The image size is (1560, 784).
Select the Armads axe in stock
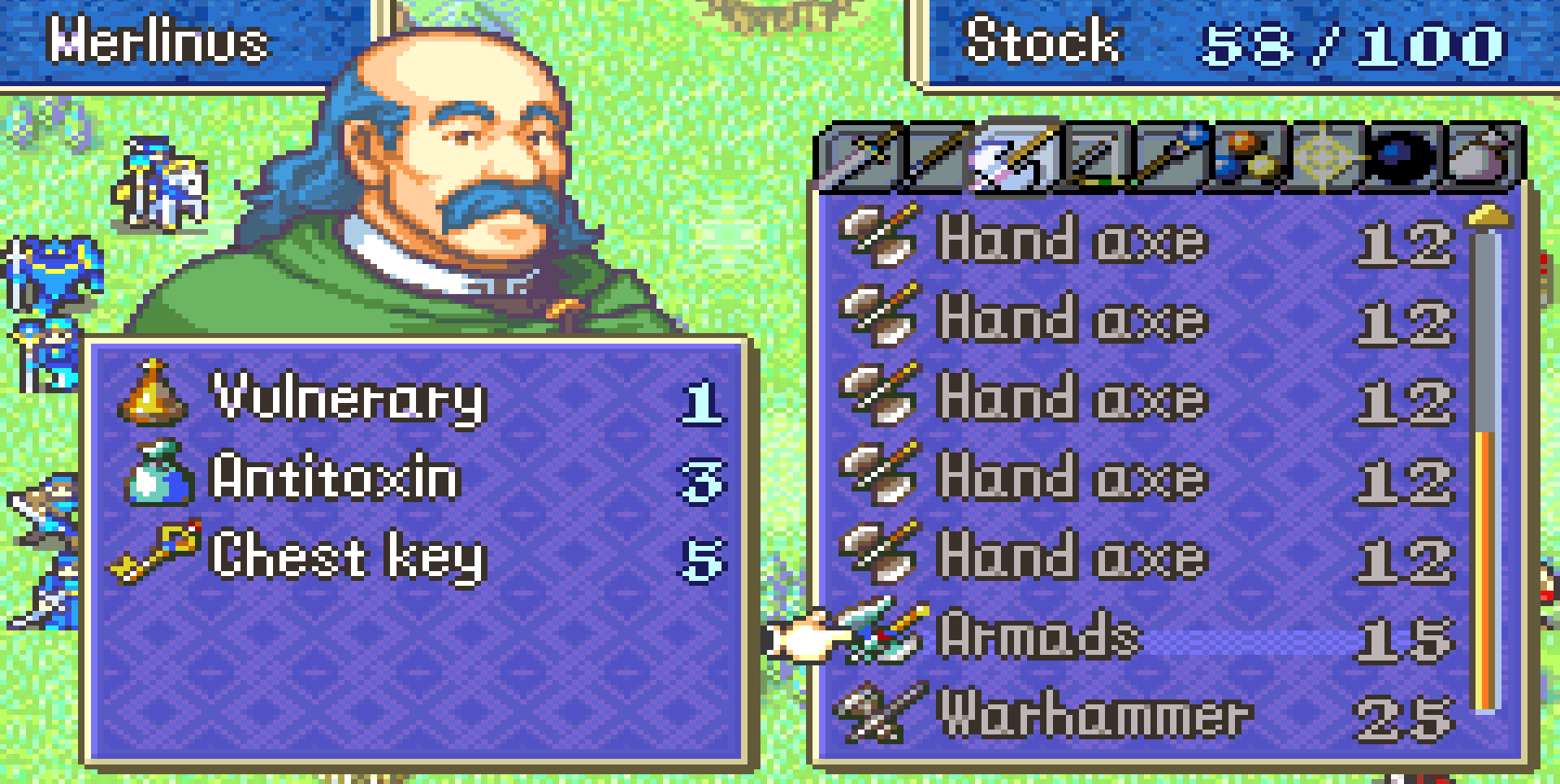click(1040, 638)
